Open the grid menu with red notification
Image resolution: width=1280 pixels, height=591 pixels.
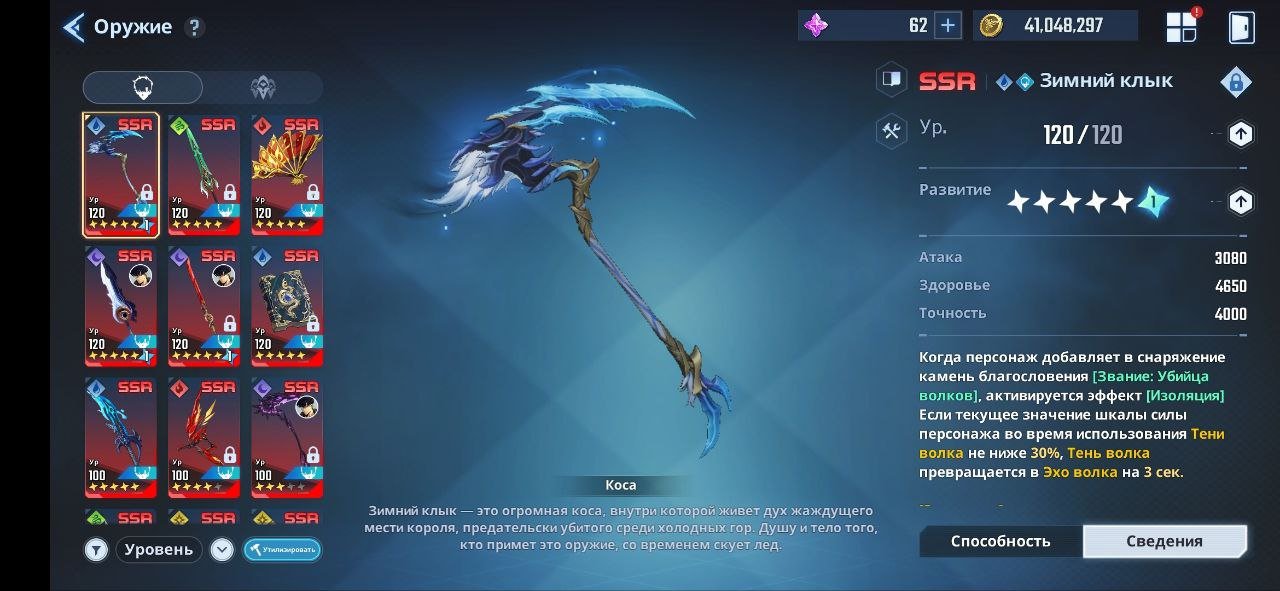(1182, 27)
